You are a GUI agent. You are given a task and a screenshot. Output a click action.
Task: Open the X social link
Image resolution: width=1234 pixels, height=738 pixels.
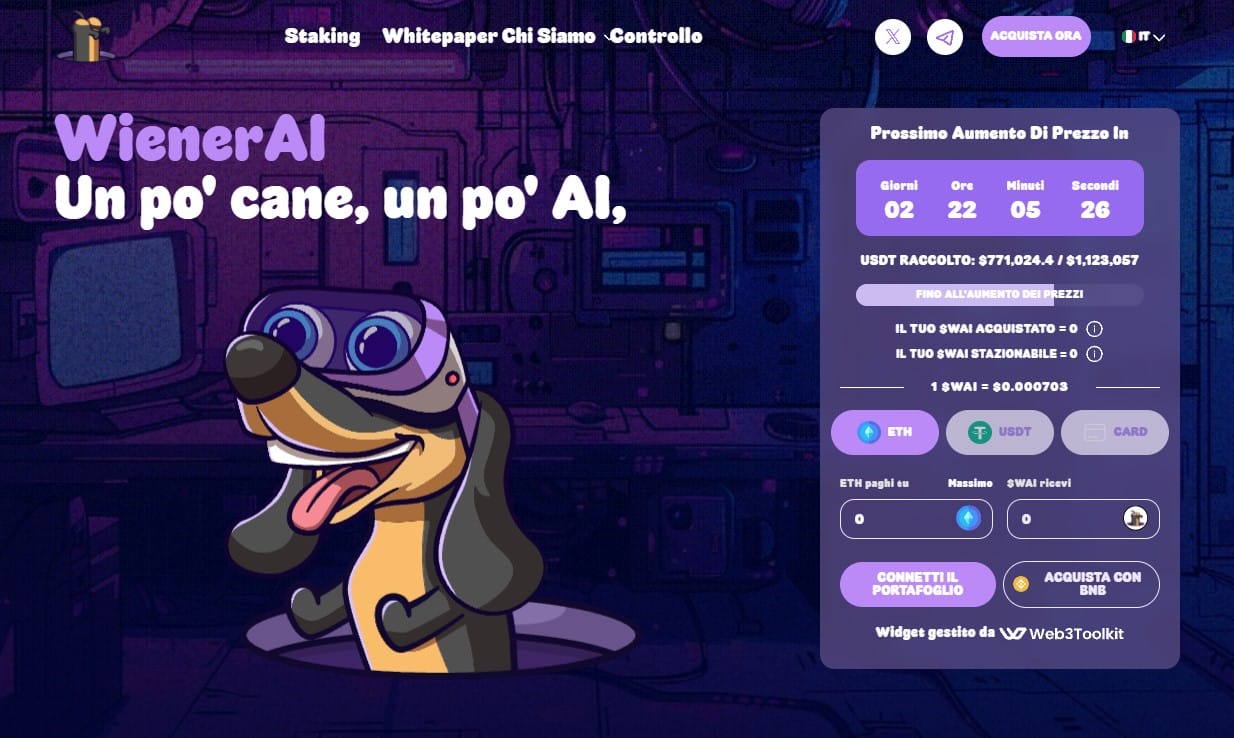tap(893, 37)
